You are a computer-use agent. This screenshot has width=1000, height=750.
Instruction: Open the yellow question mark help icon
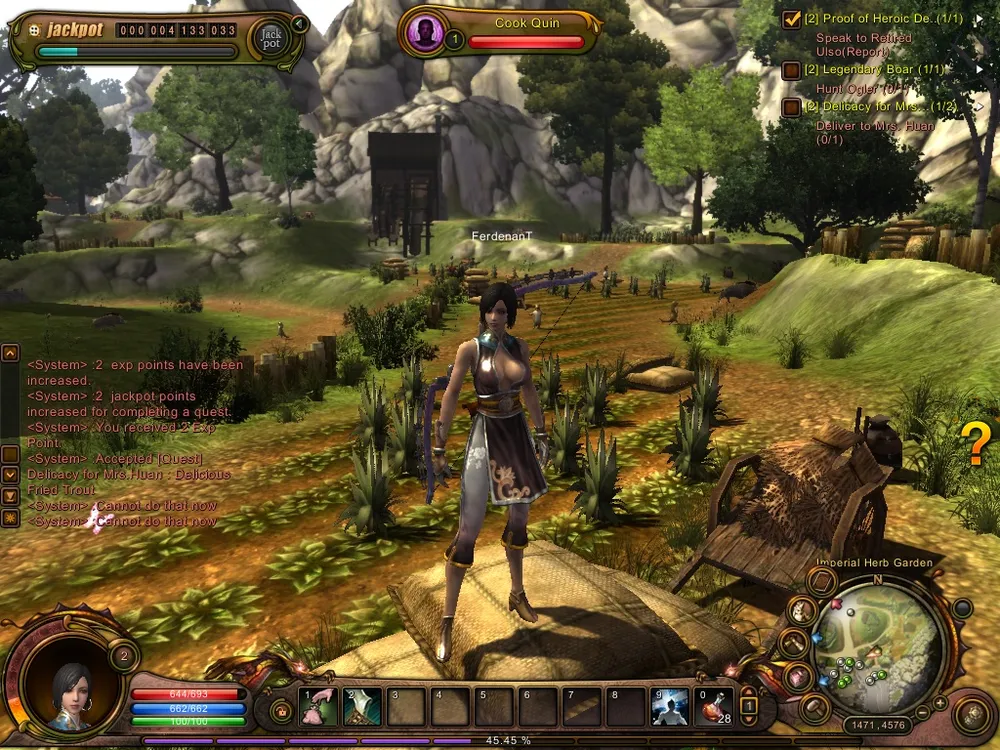click(975, 443)
